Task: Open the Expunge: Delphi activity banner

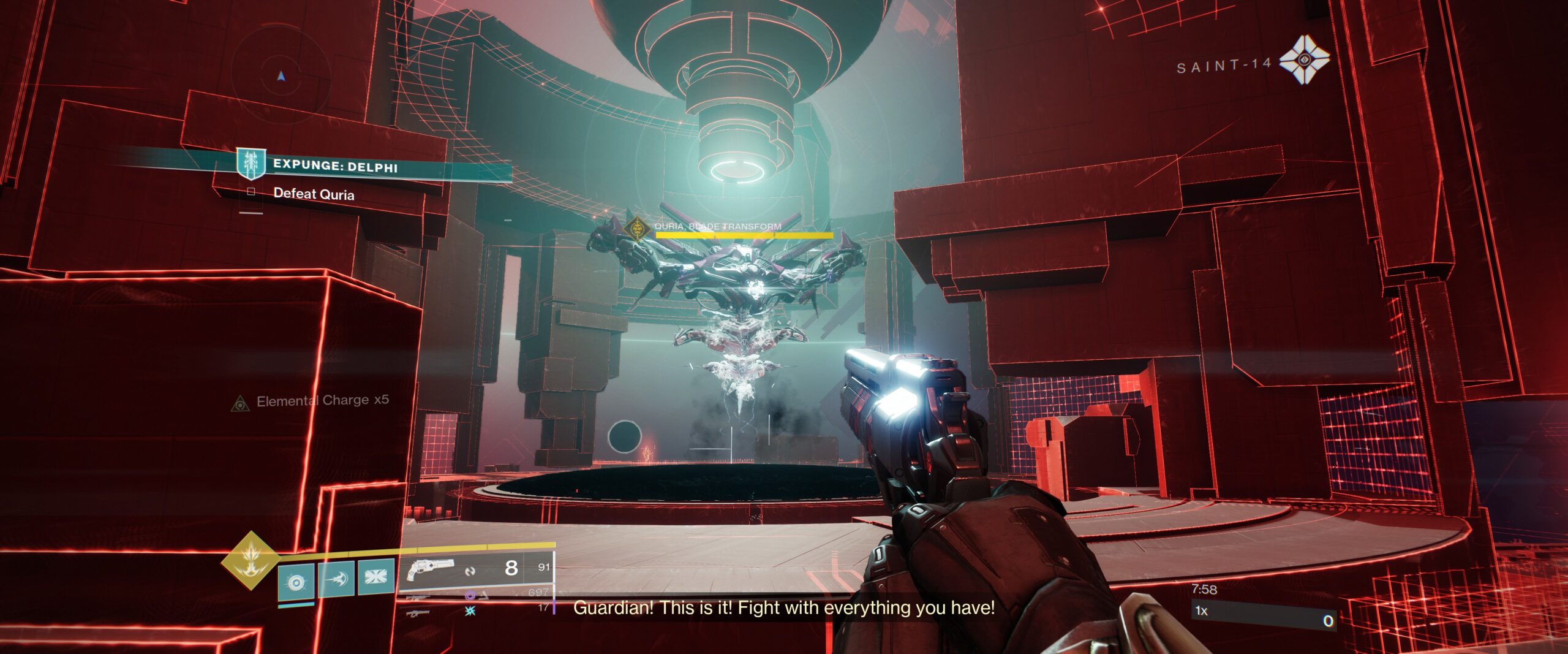Action: pos(334,165)
